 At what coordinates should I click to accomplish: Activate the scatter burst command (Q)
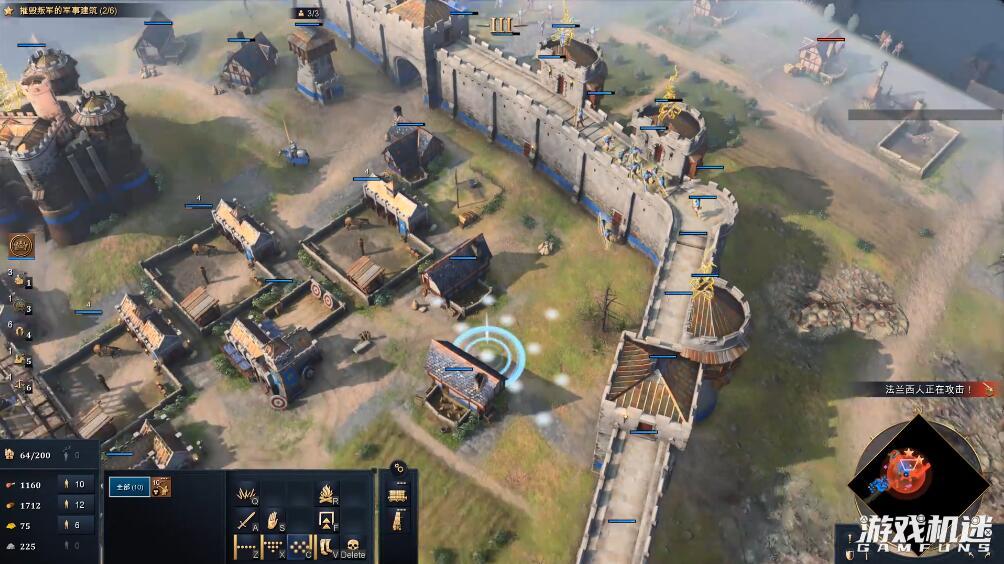tap(246, 493)
